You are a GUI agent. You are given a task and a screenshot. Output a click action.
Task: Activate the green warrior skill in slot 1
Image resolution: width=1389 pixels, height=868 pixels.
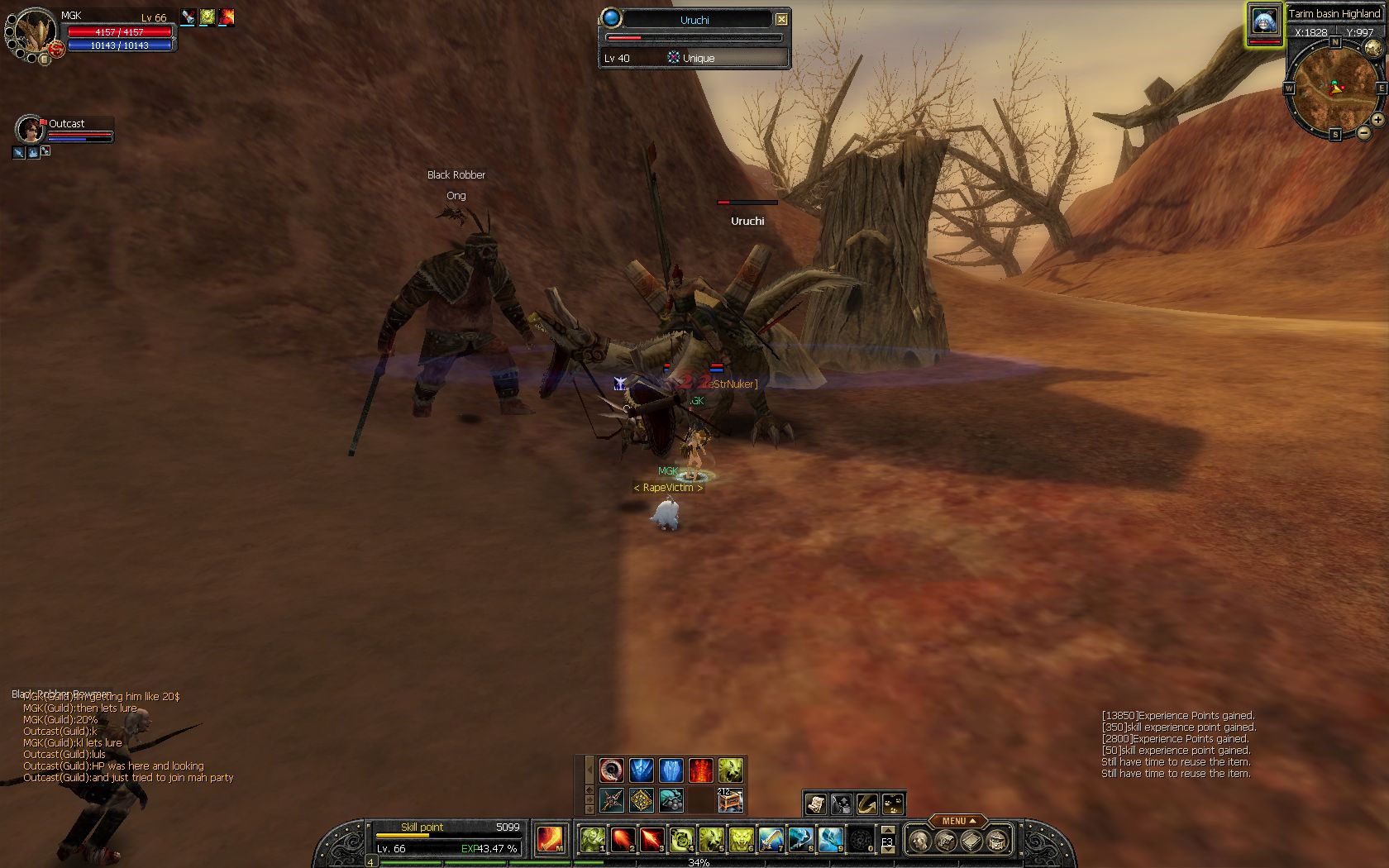coord(592,839)
